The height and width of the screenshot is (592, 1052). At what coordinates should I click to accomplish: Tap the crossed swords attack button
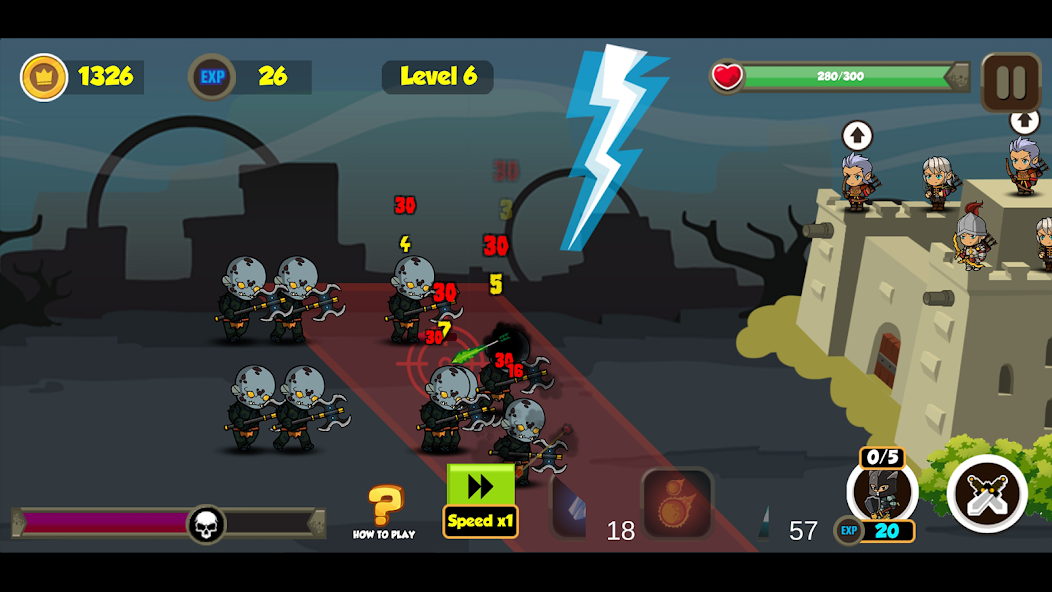[x=987, y=493]
